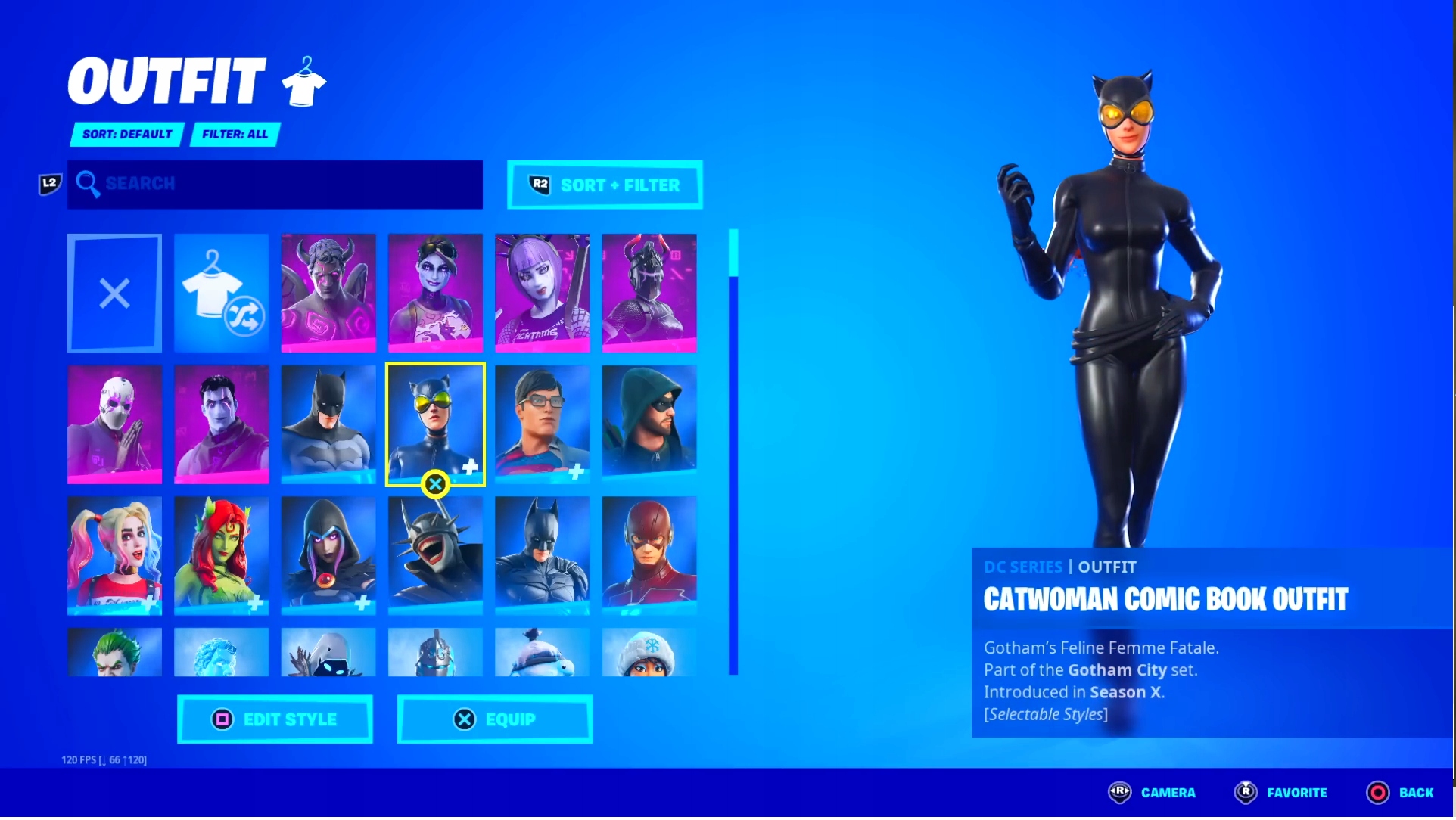Click the search magnifier icon
The image size is (1456, 820).
click(x=89, y=184)
